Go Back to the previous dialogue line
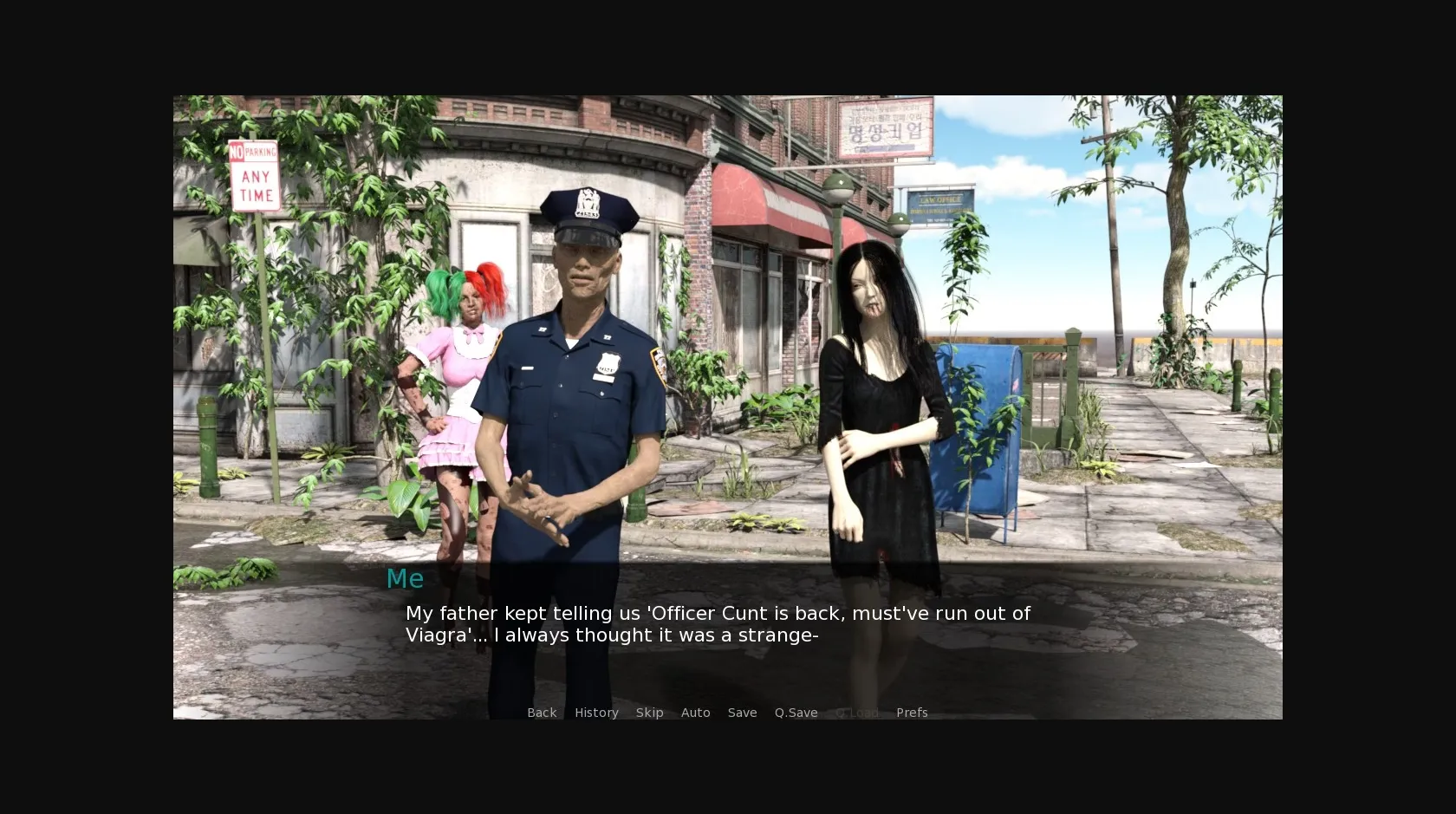Image resolution: width=1456 pixels, height=814 pixels. tap(542, 713)
